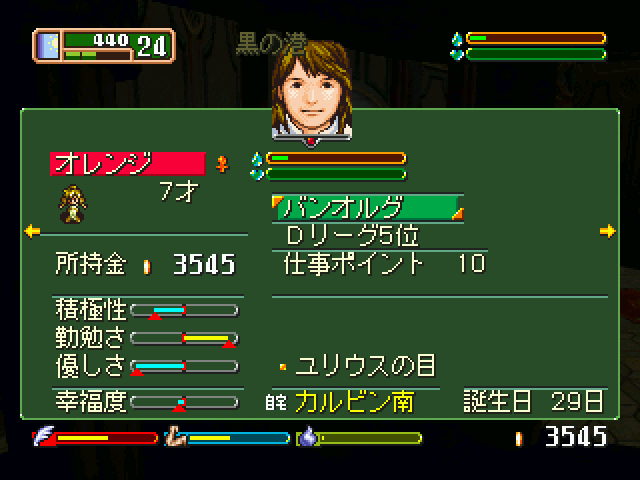Click the small blonde character sprite
Screen dimensions: 640x480
[x=72, y=202]
